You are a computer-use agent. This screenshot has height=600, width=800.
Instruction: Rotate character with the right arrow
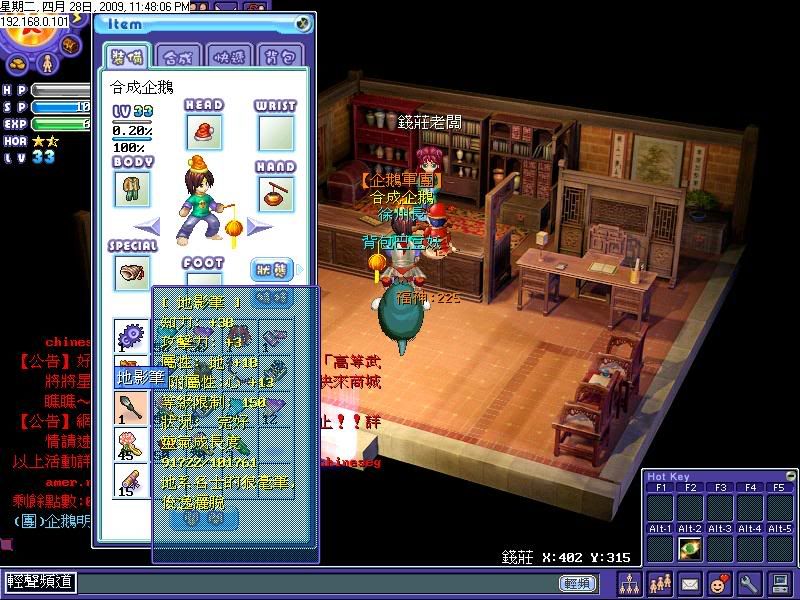(x=260, y=226)
